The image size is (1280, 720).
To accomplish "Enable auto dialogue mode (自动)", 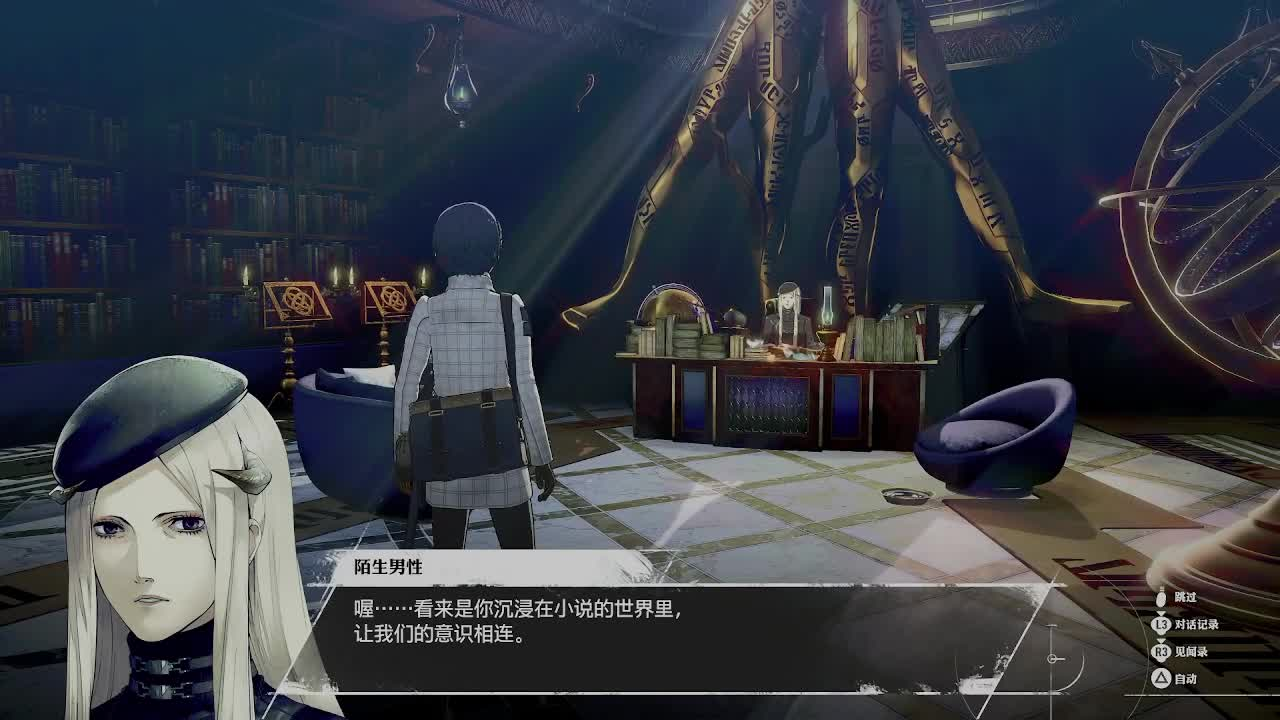I will coord(1184,677).
